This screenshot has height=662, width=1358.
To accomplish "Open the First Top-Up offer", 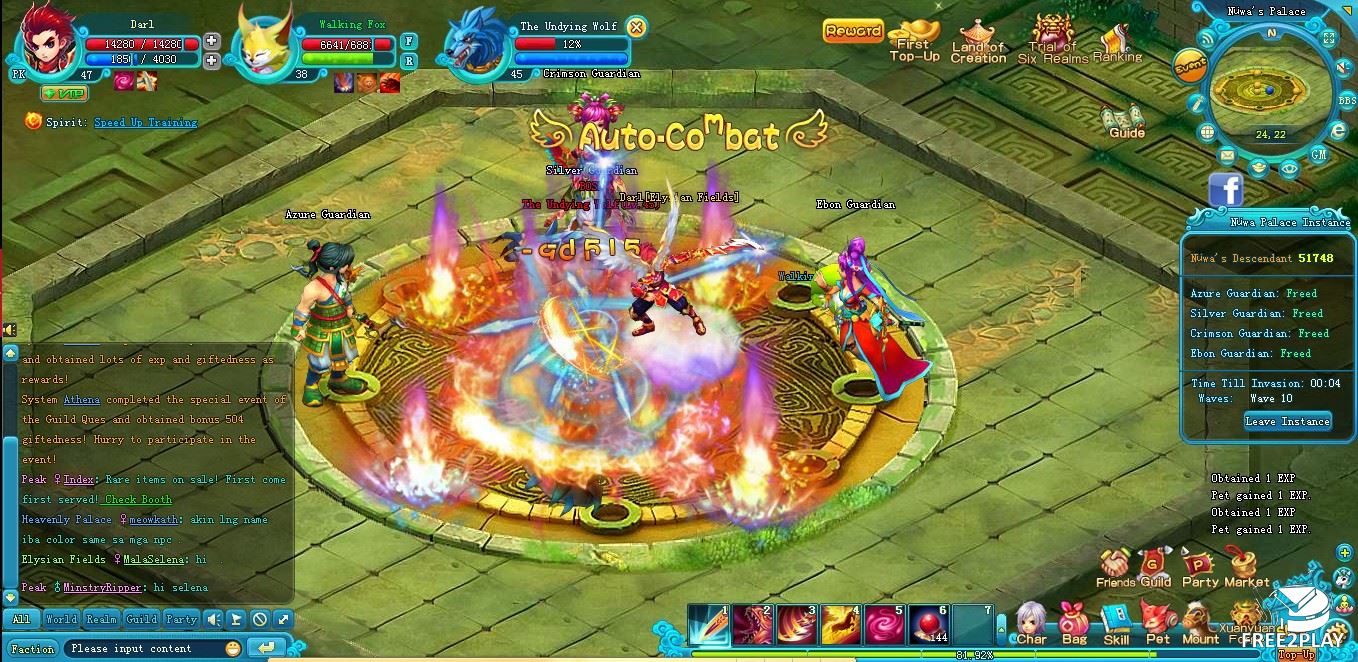I will coord(914,42).
